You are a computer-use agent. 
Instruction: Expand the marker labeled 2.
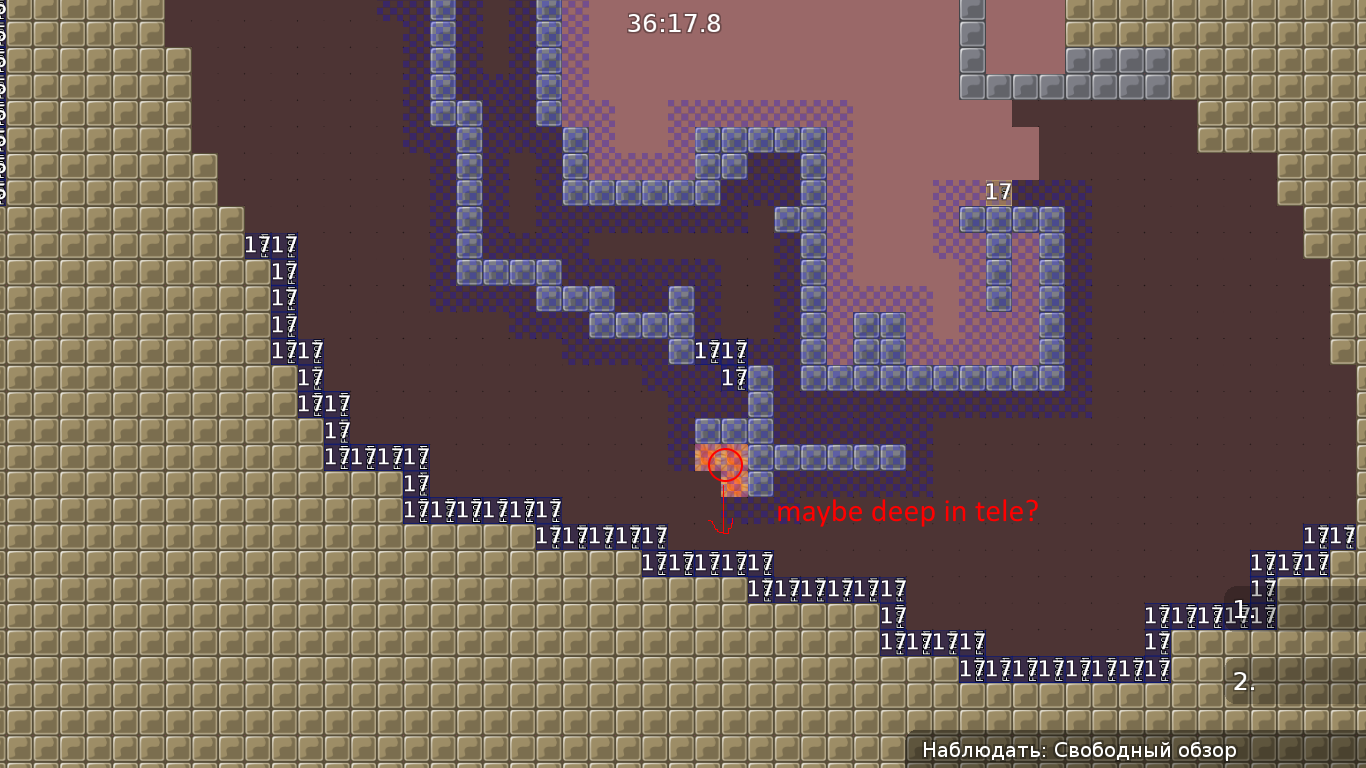tap(1243, 684)
